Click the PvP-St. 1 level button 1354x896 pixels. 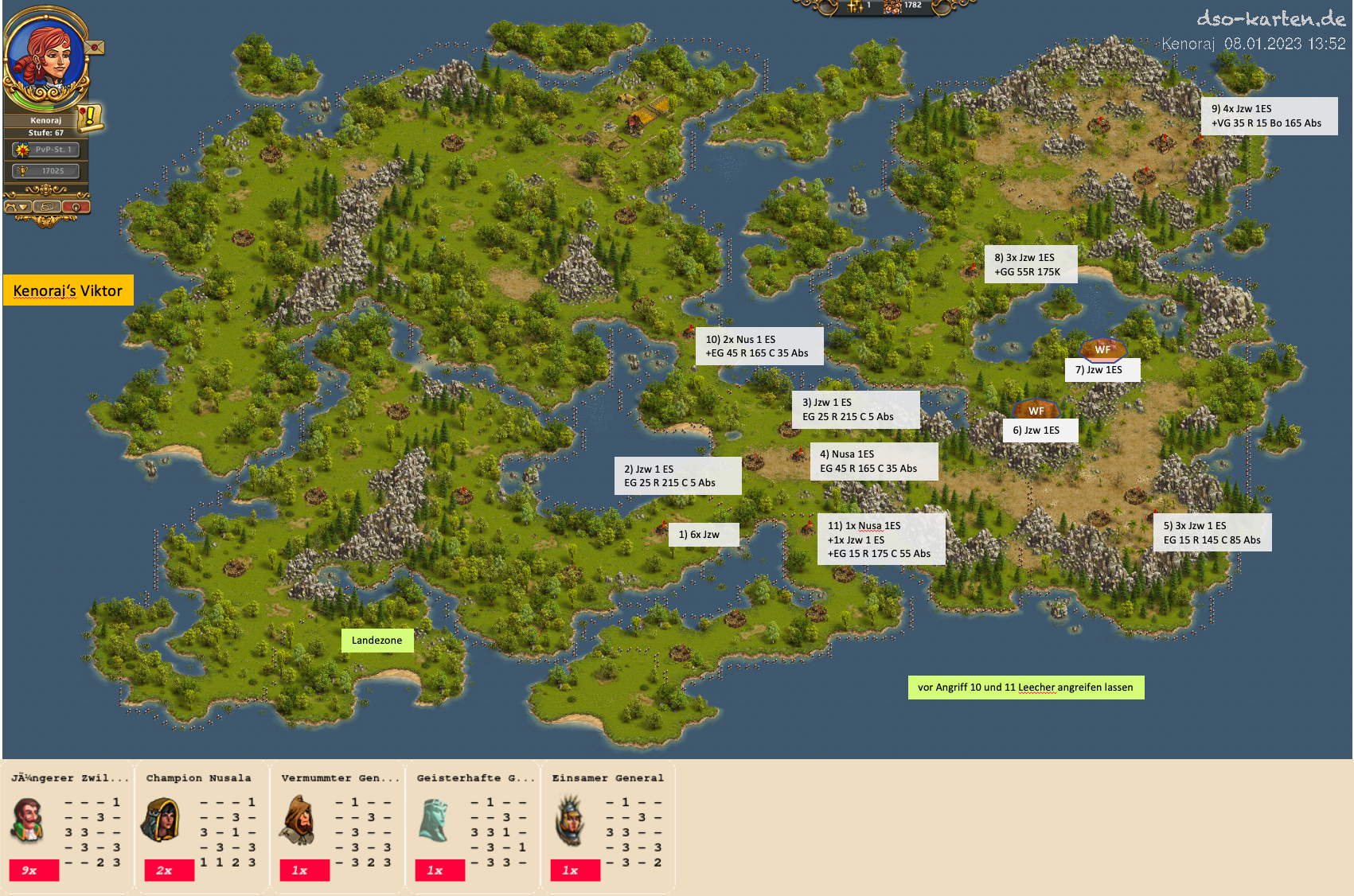tap(46, 150)
